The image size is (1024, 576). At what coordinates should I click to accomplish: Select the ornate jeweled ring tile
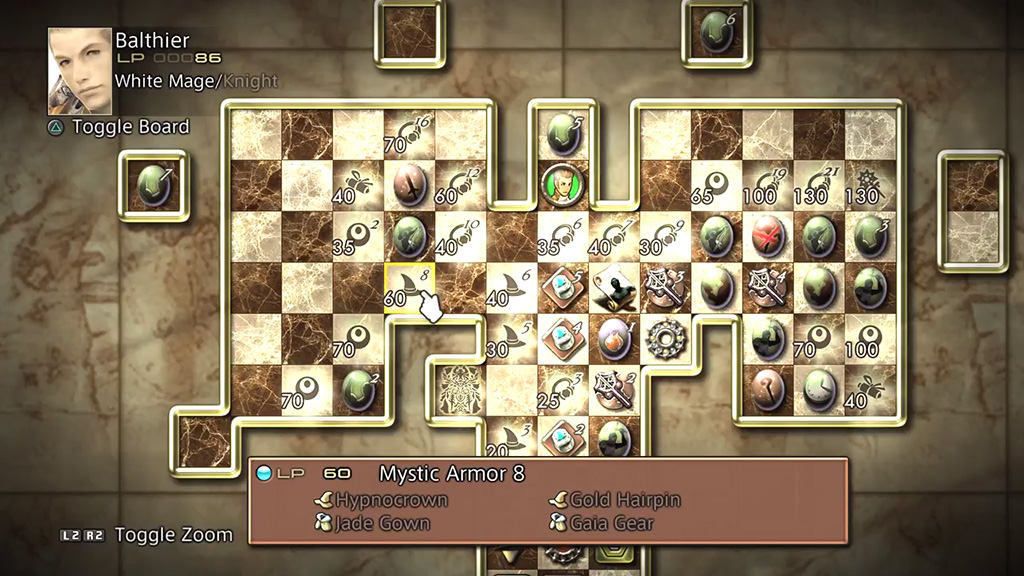664,340
